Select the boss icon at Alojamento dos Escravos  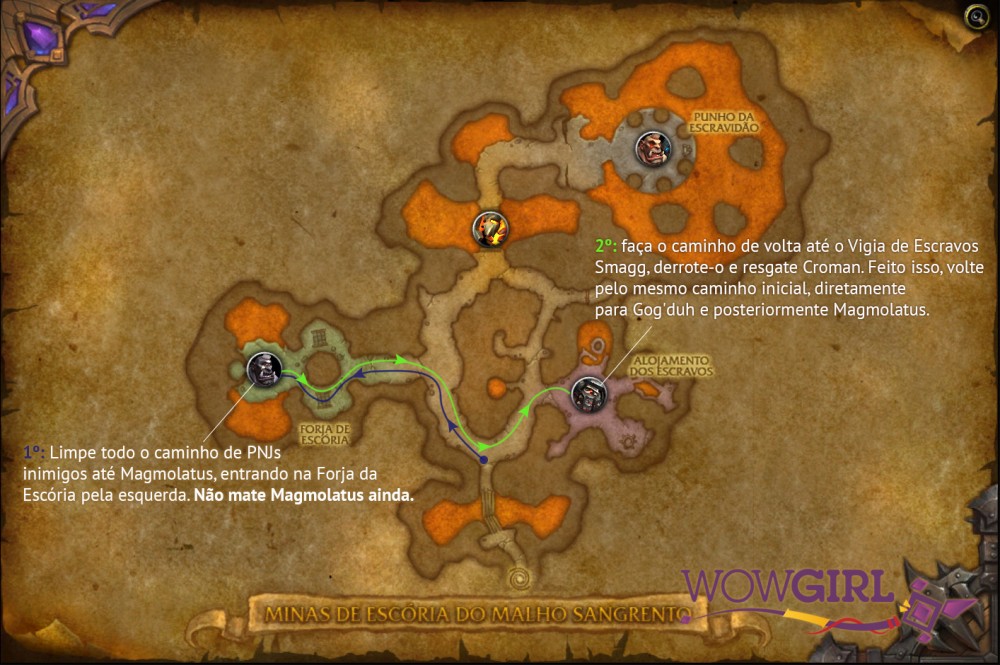[588, 392]
